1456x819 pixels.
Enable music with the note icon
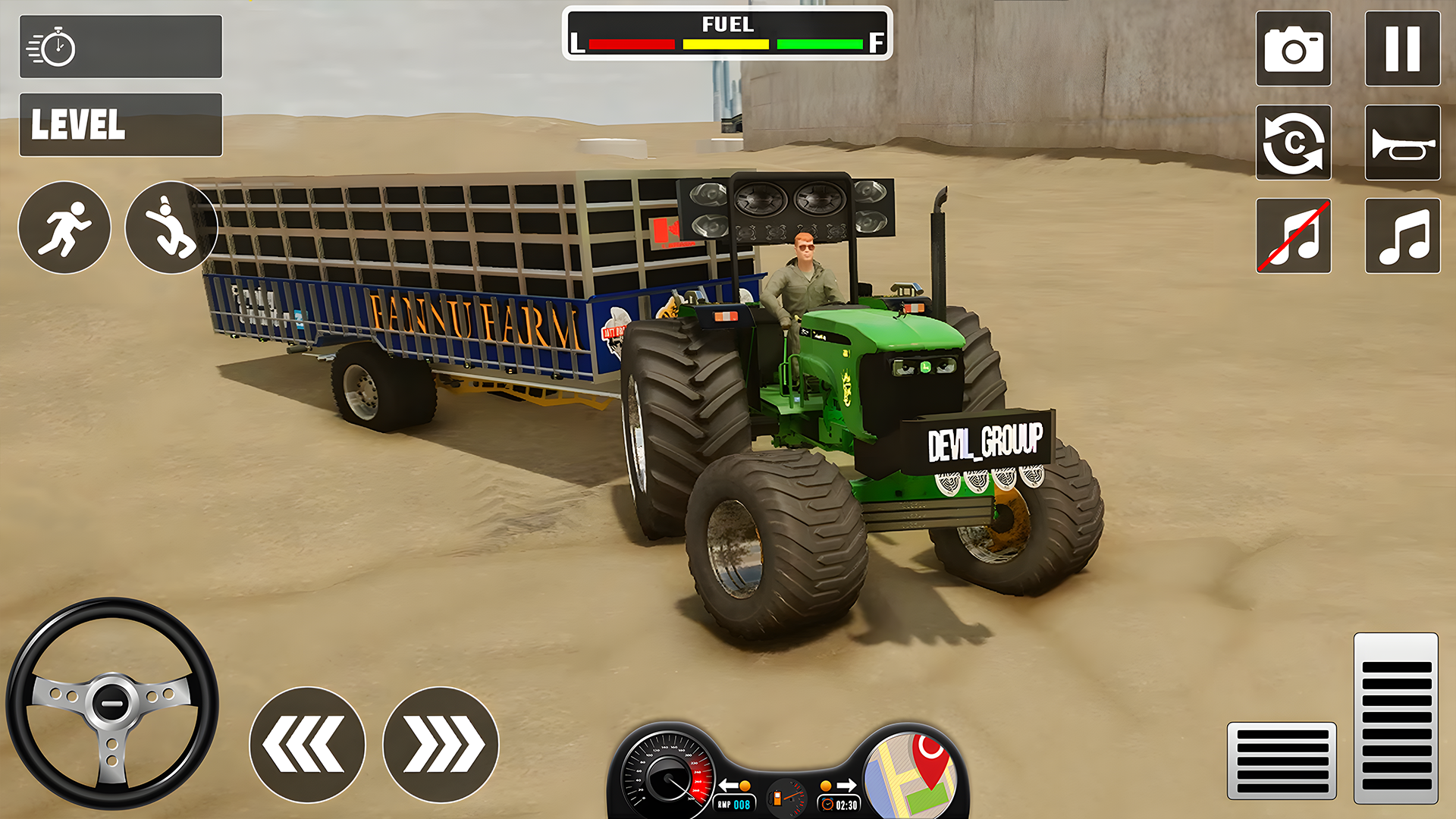1402,237
